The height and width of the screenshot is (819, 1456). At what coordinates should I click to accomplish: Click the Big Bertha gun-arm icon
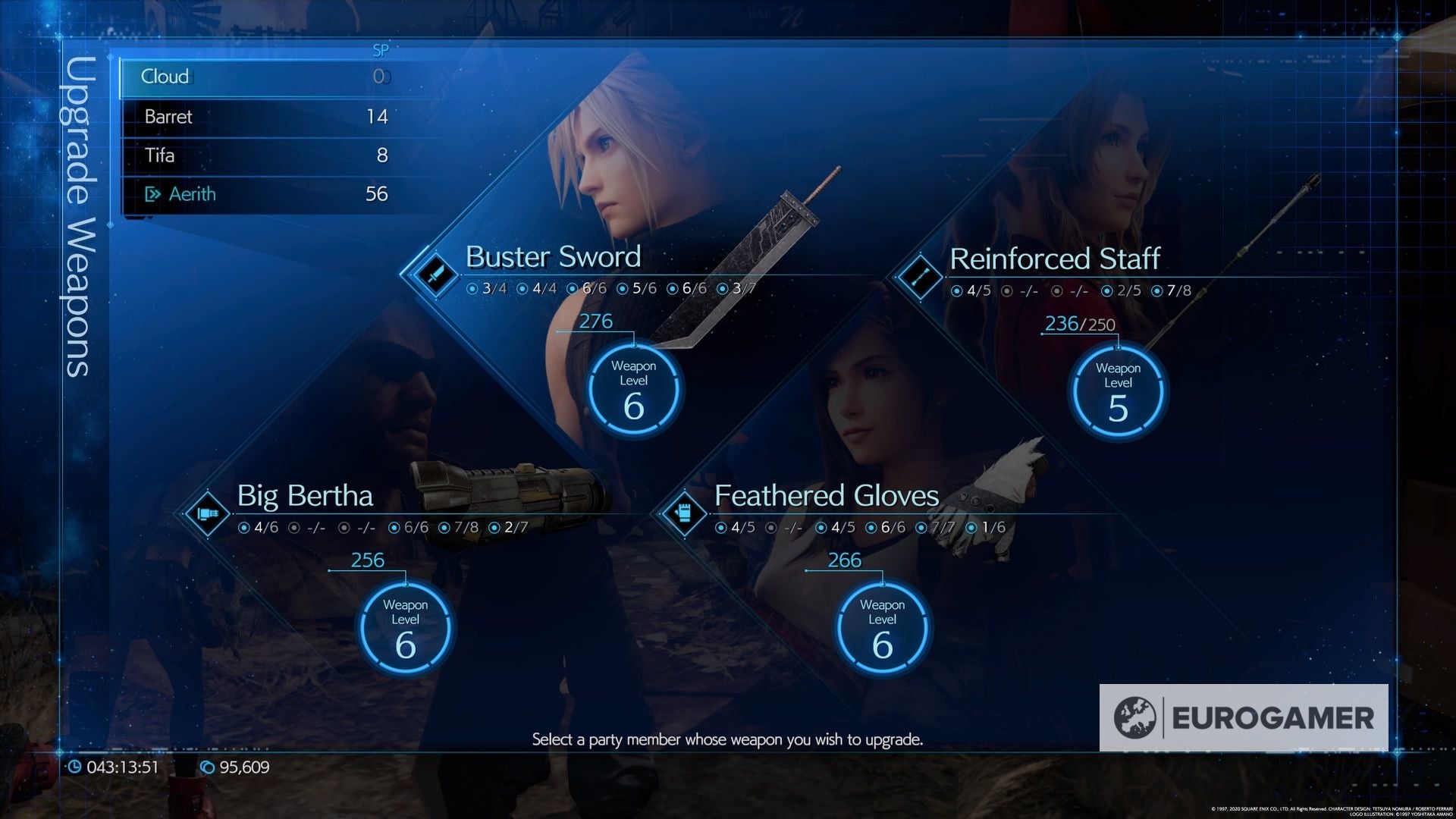point(206,513)
